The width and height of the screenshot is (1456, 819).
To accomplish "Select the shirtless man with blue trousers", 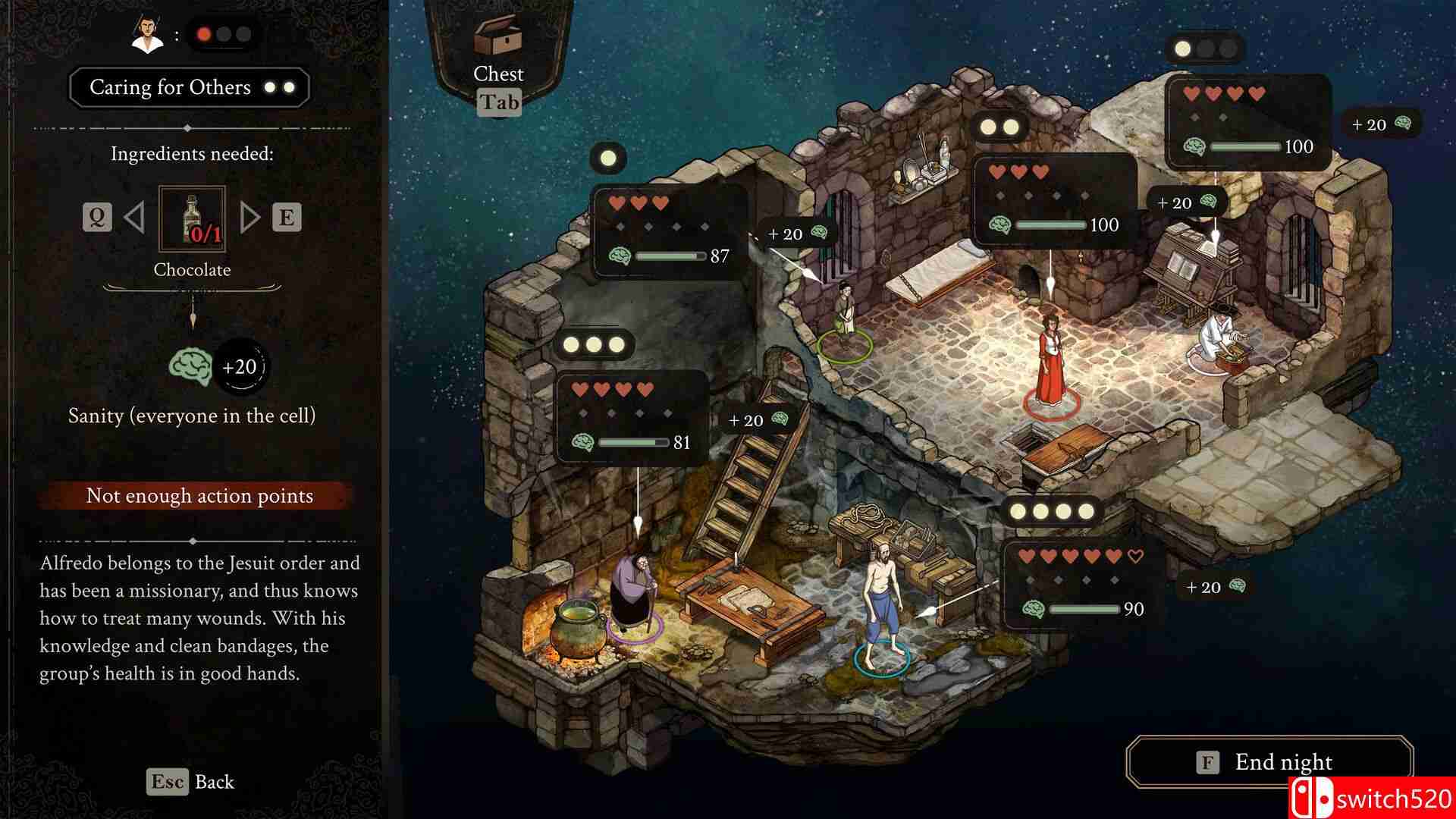I will pyautogui.click(x=882, y=603).
